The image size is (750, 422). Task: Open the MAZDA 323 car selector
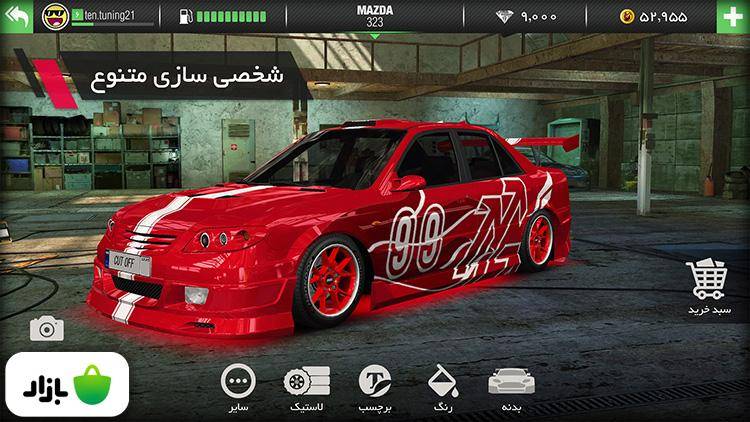(x=375, y=16)
